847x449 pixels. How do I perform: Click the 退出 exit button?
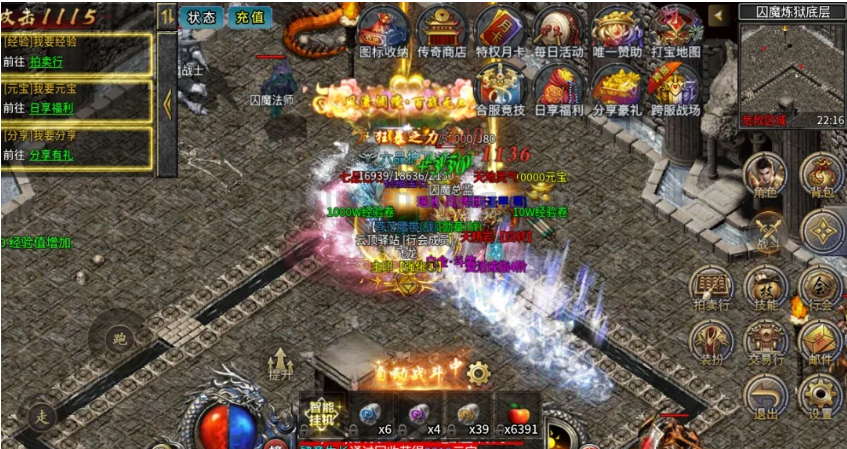click(x=764, y=398)
